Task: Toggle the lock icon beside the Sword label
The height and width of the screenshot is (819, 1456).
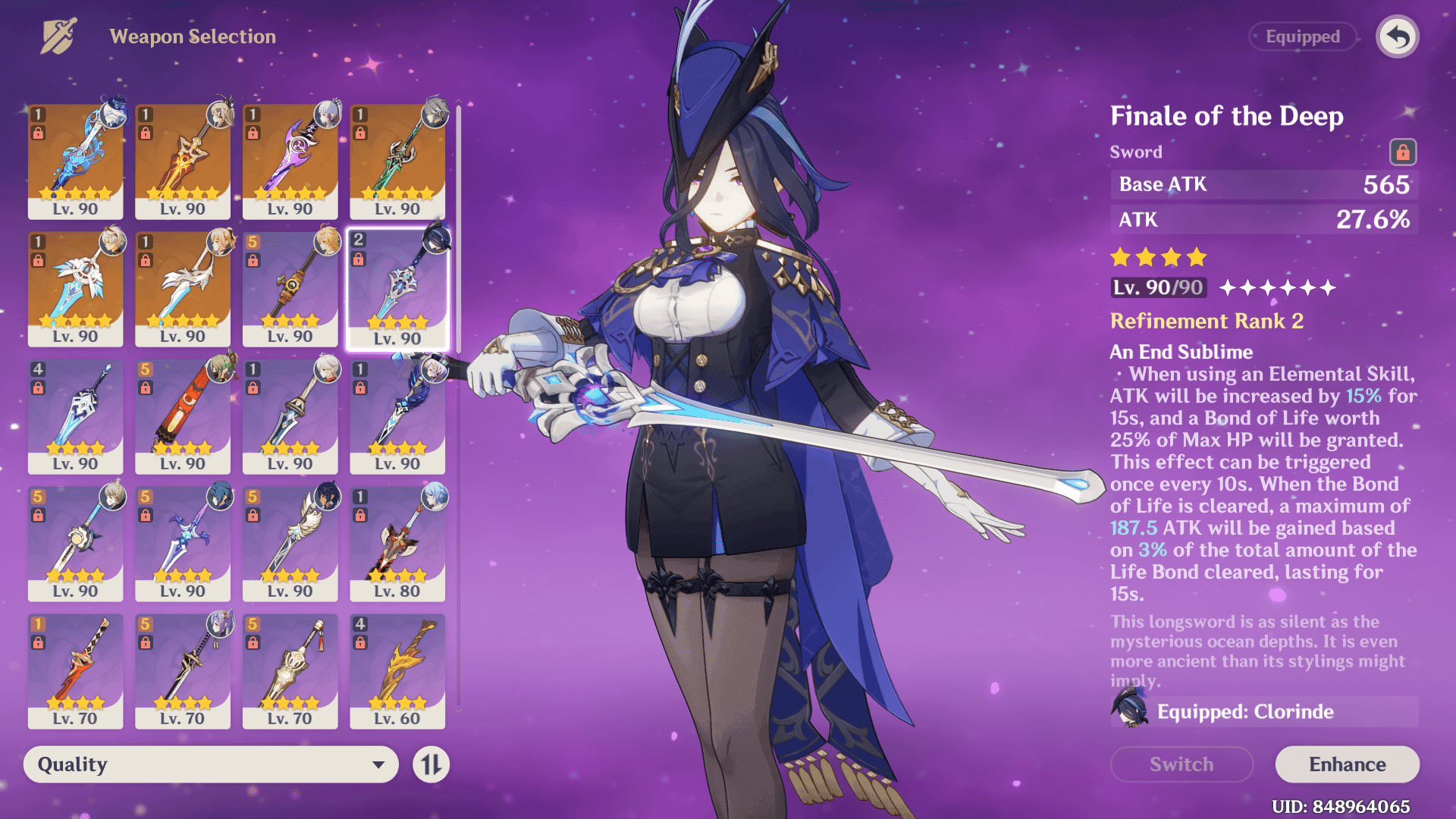Action: click(x=1402, y=152)
